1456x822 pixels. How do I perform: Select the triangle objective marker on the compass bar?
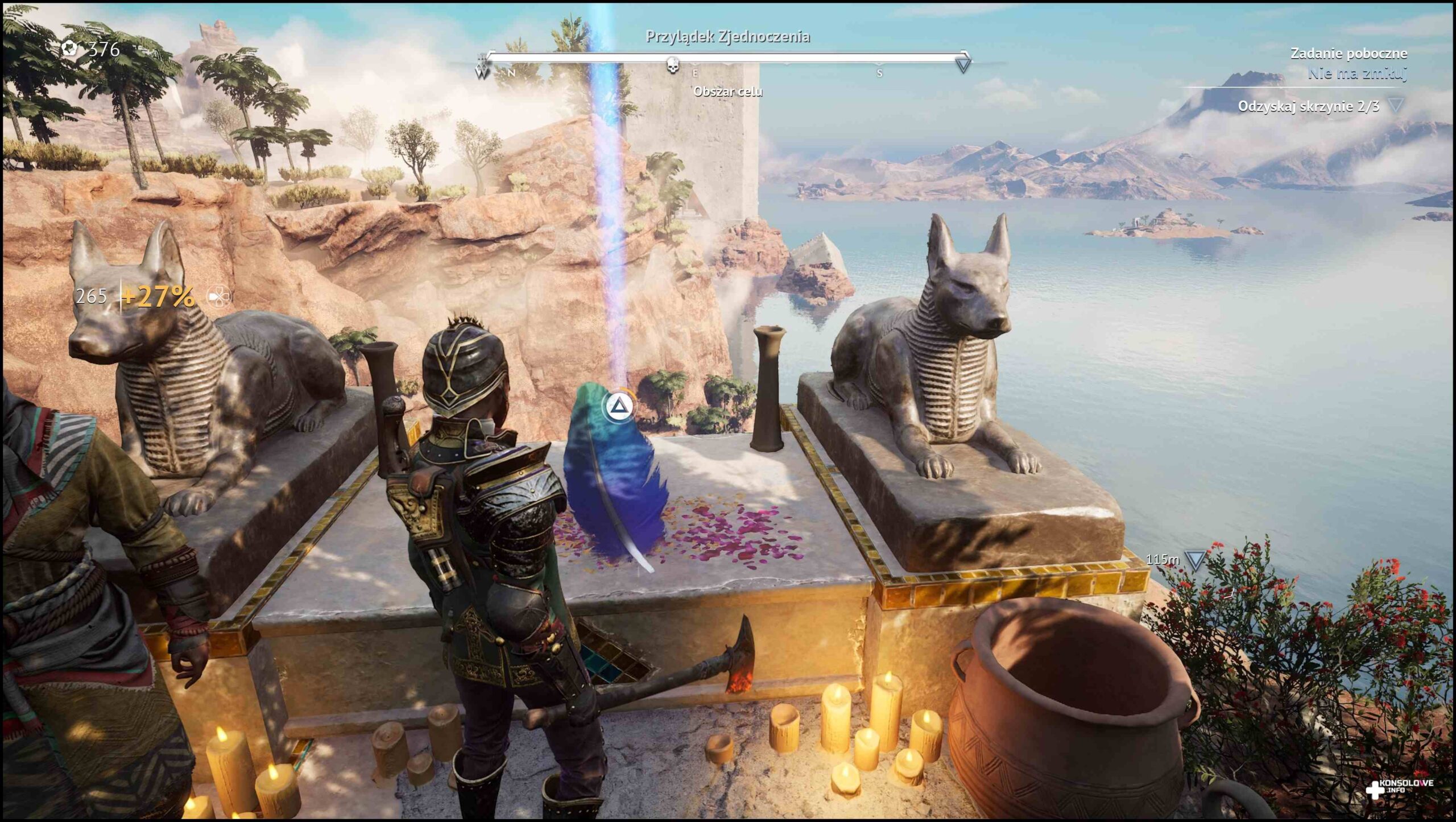963,64
